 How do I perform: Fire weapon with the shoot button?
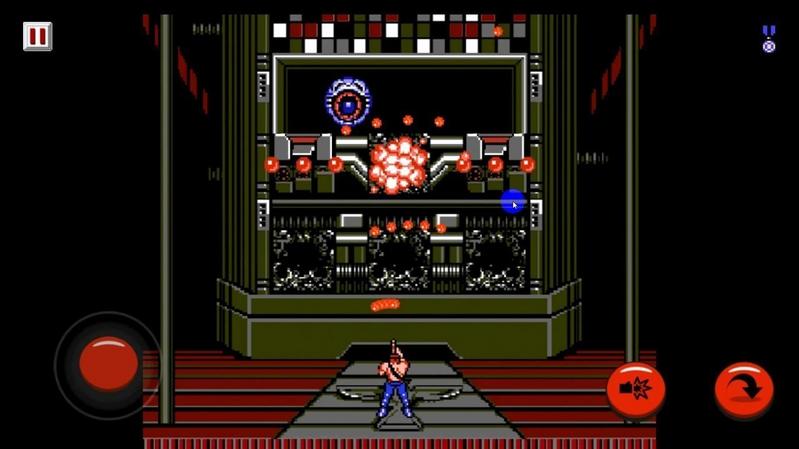click(636, 388)
